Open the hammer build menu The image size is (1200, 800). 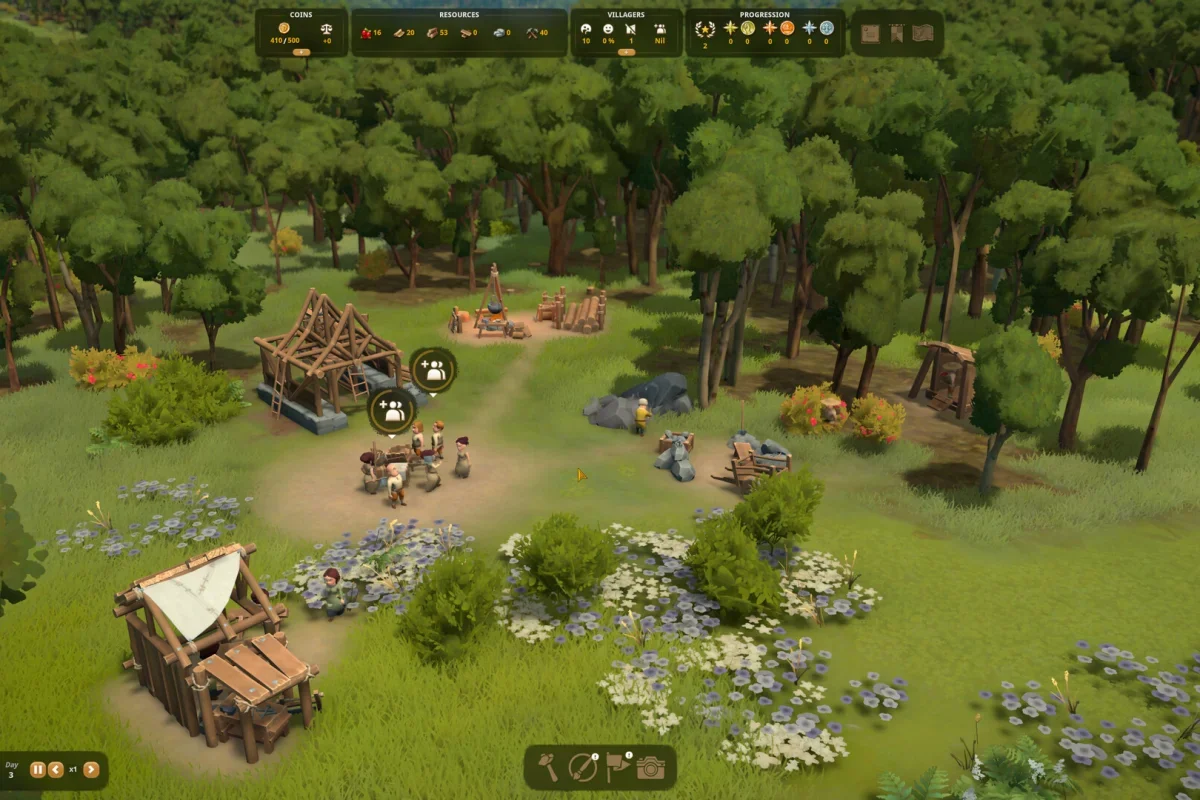click(x=547, y=767)
